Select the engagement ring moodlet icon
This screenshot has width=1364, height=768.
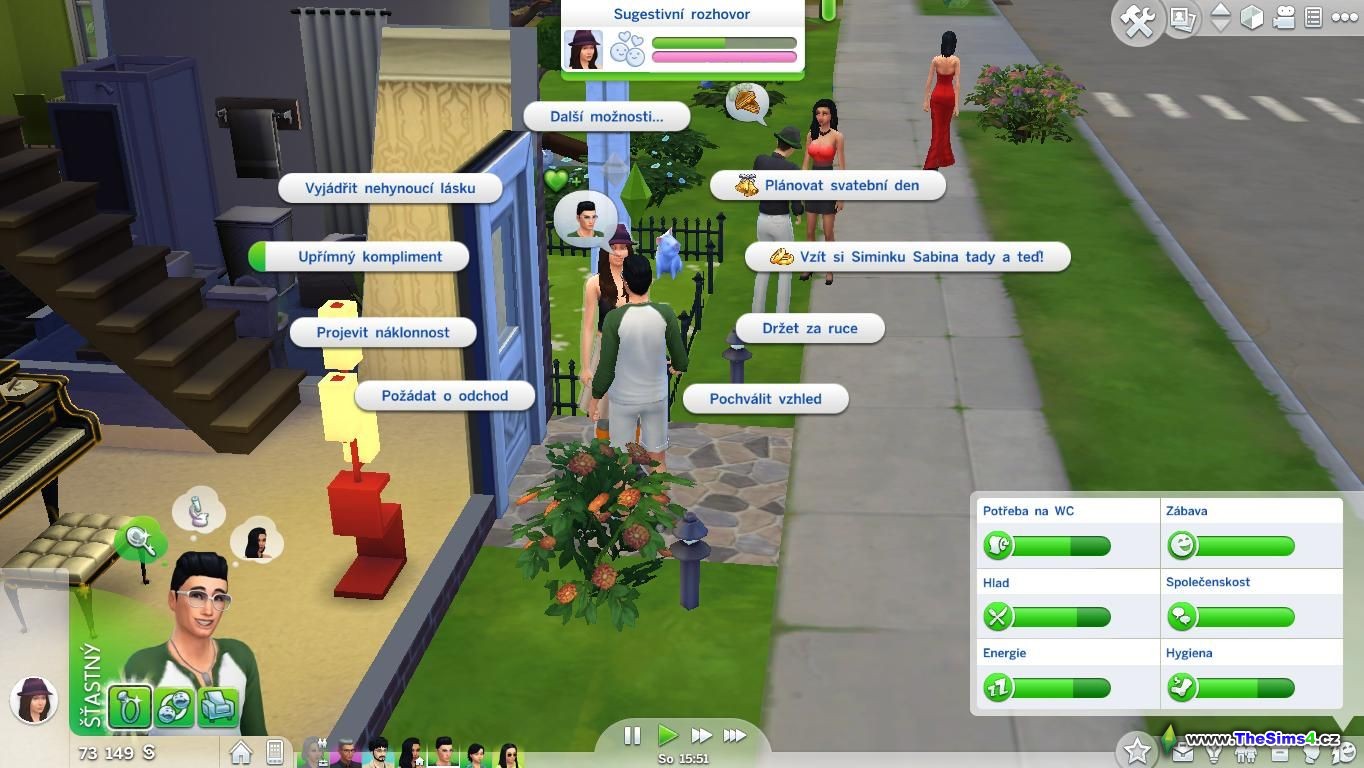pyautogui.click(x=130, y=707)
